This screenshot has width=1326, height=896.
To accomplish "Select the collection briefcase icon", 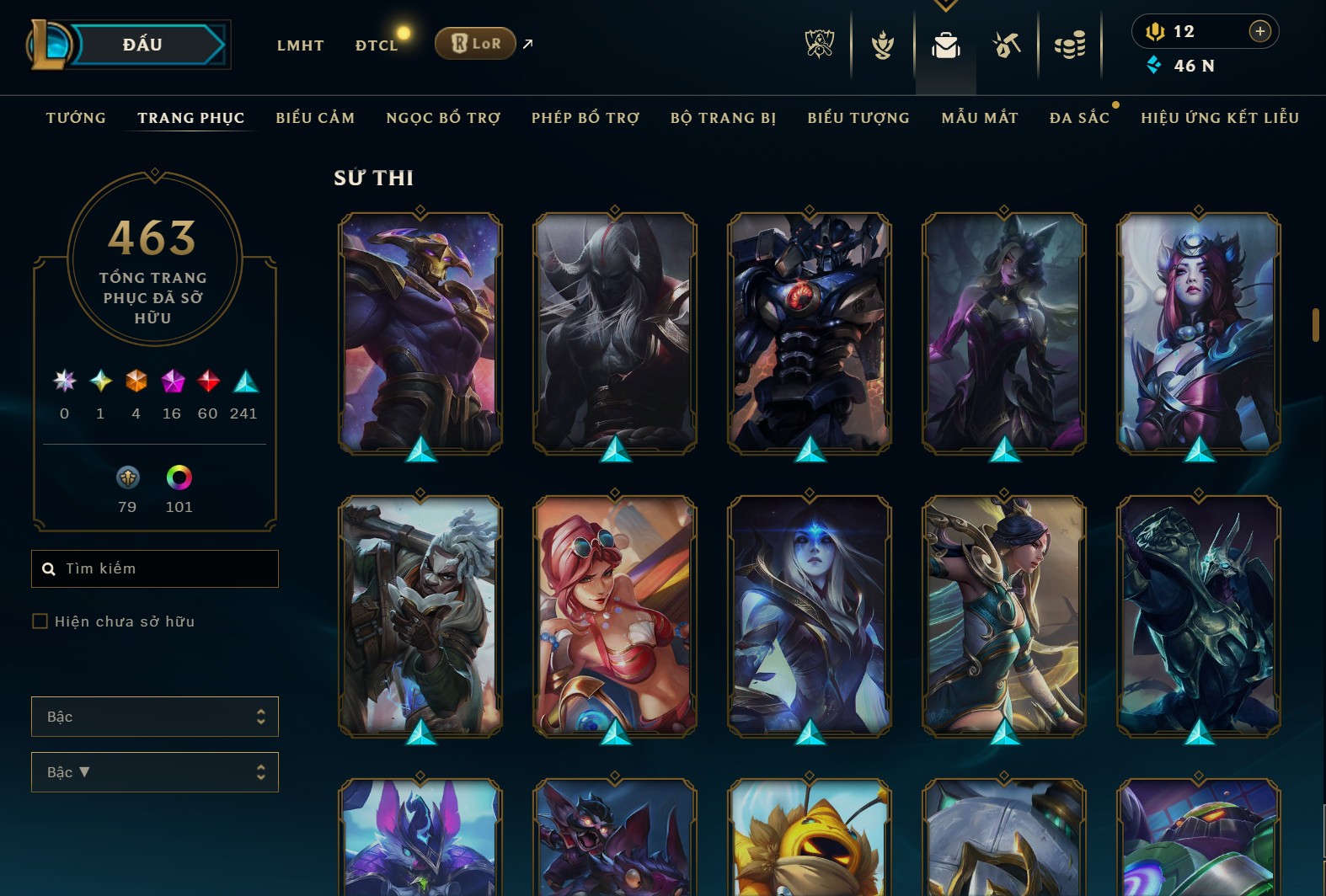I will tap(946, 46).
